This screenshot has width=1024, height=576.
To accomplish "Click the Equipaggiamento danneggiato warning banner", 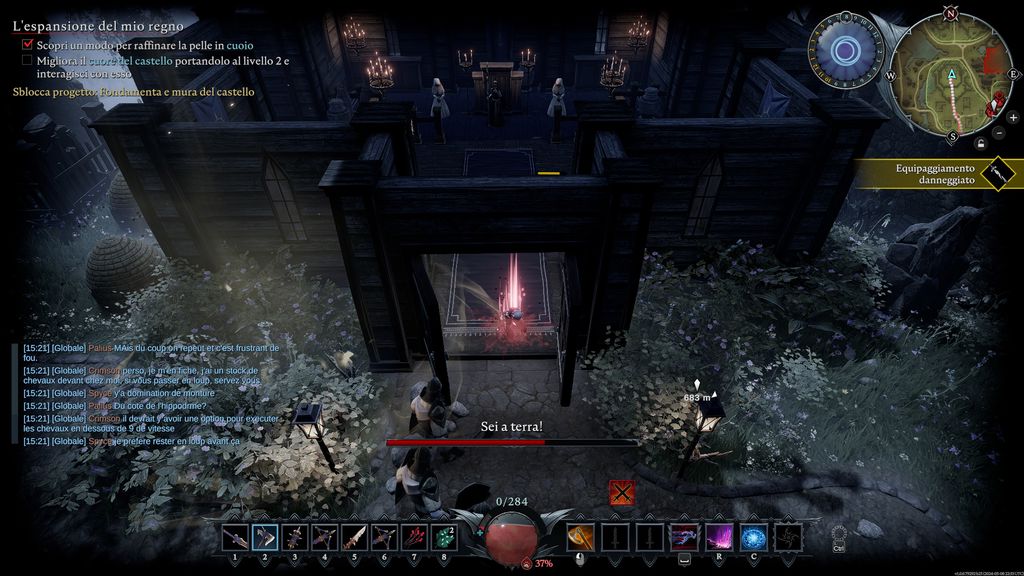I will tap(935, 174).
